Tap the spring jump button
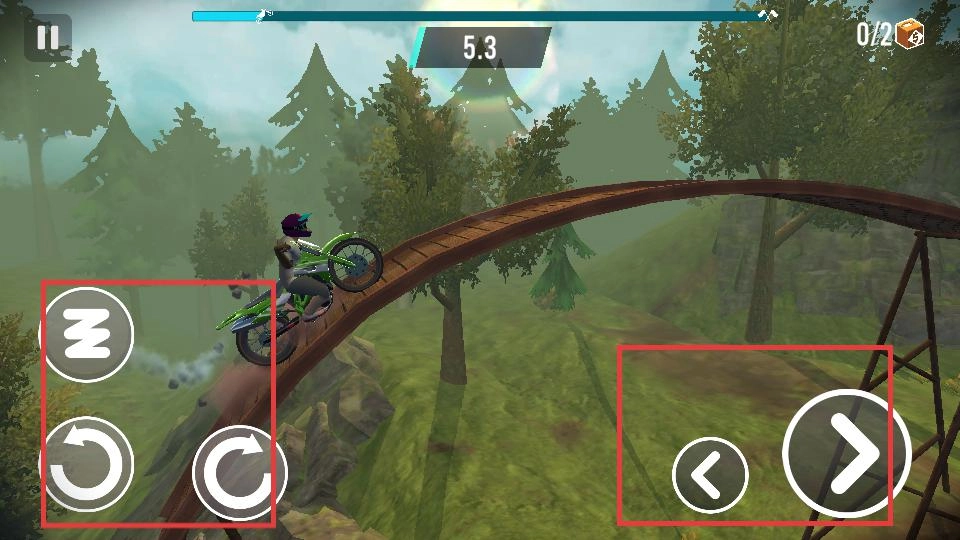The height and width of the screenshot is (540, 960). pyautogui.click(x=87, y=335)
